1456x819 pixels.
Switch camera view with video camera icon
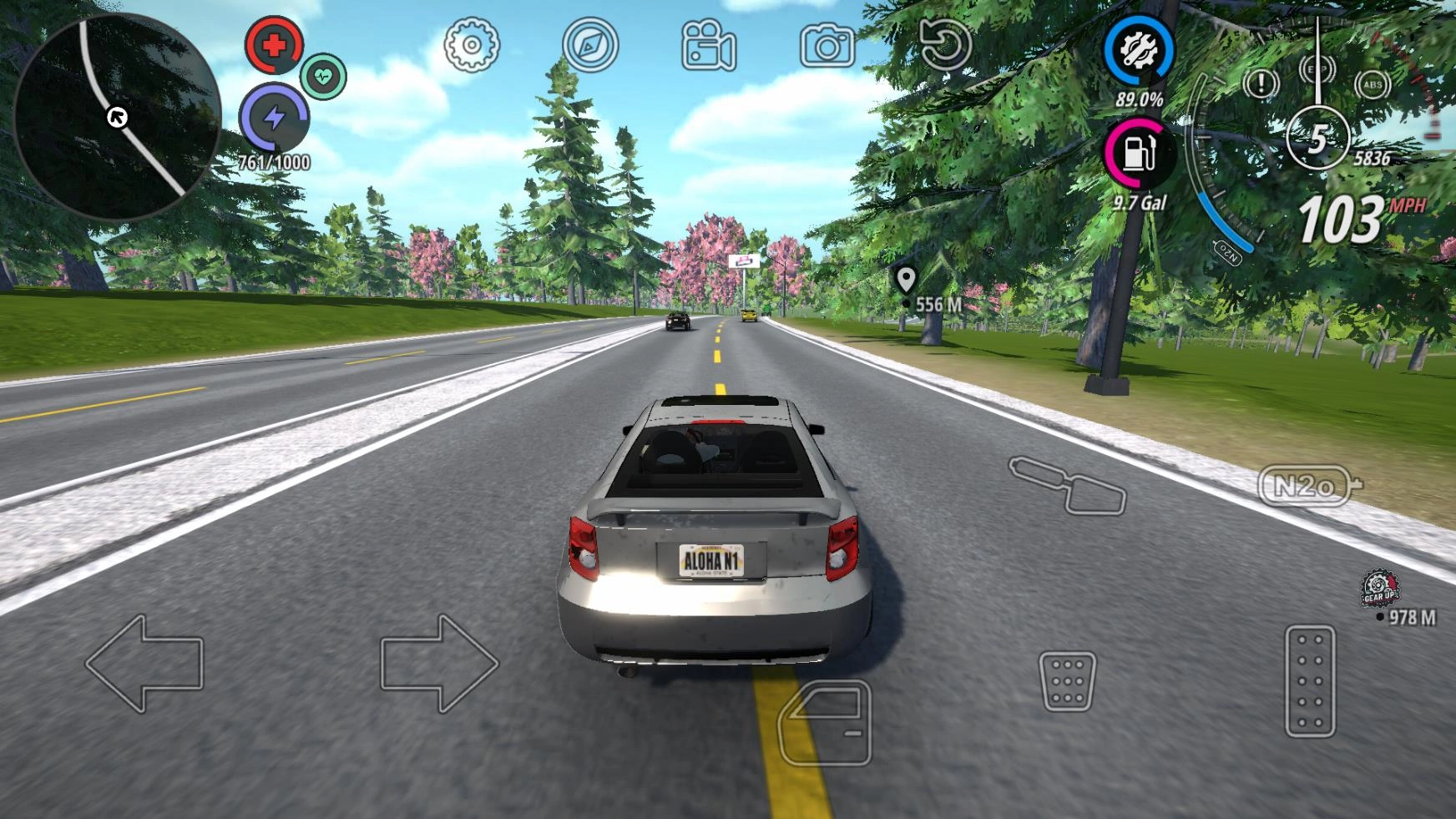[709, 46]
